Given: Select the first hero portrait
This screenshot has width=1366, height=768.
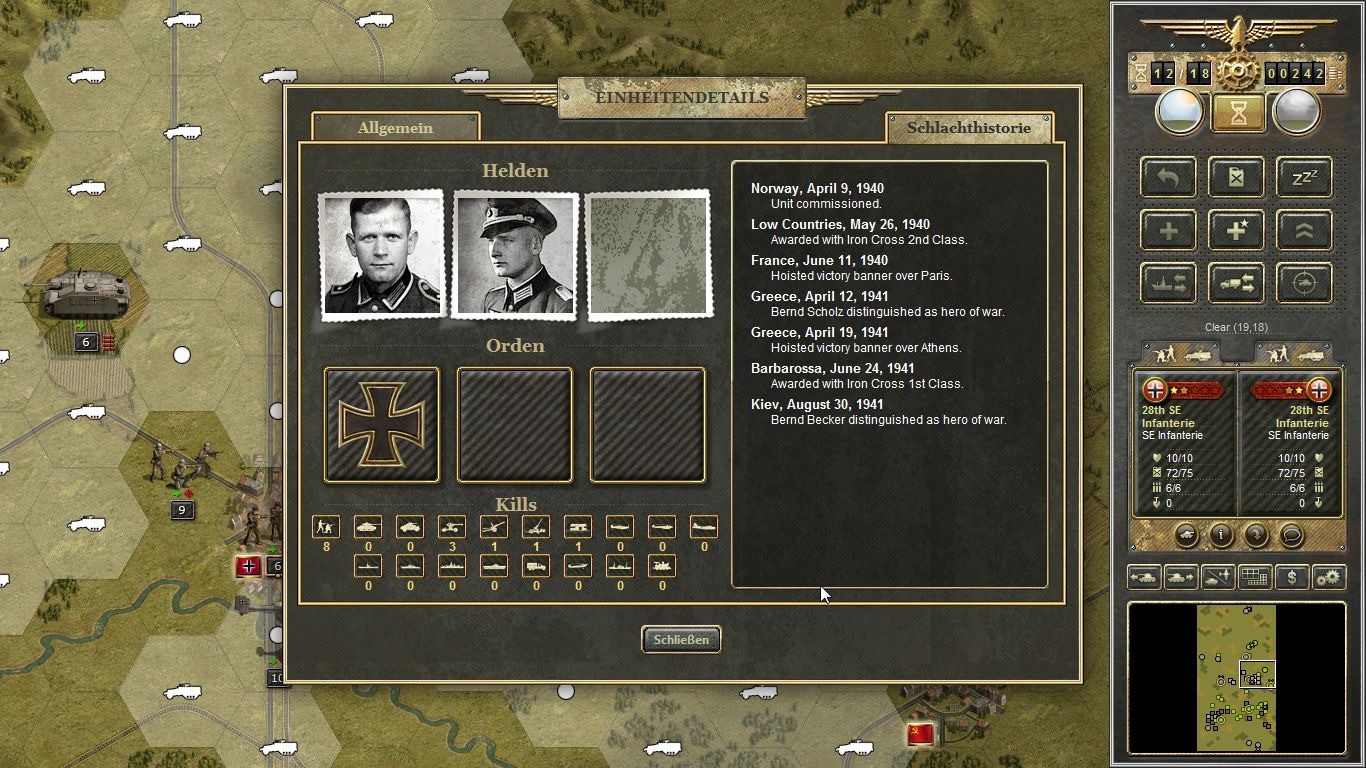Looking at the screenshot, I should pos(381,255).
